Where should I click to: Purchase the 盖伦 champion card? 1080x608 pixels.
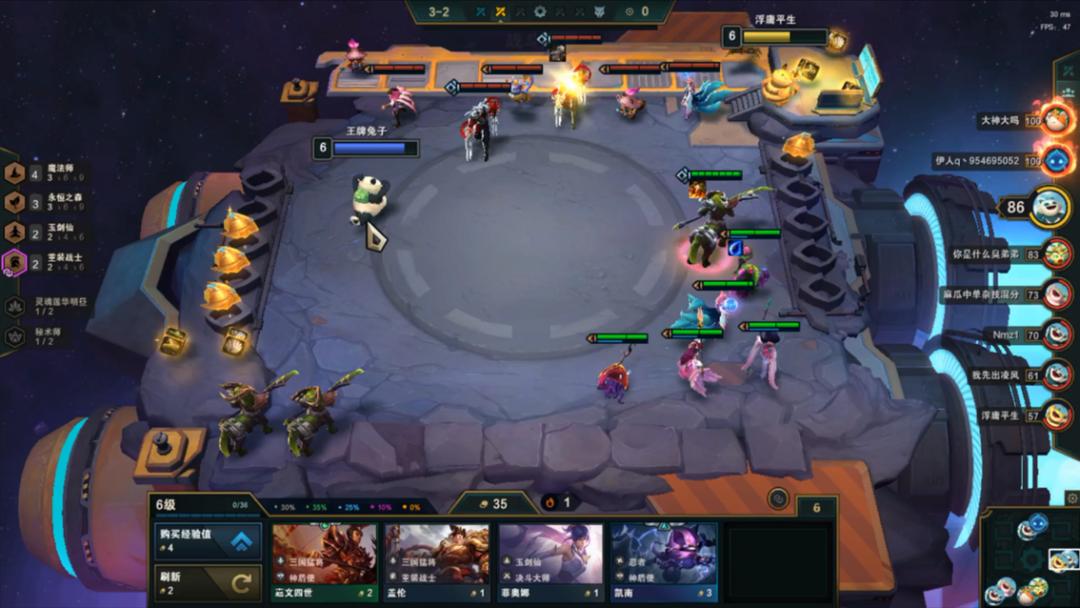click(437, 562)
